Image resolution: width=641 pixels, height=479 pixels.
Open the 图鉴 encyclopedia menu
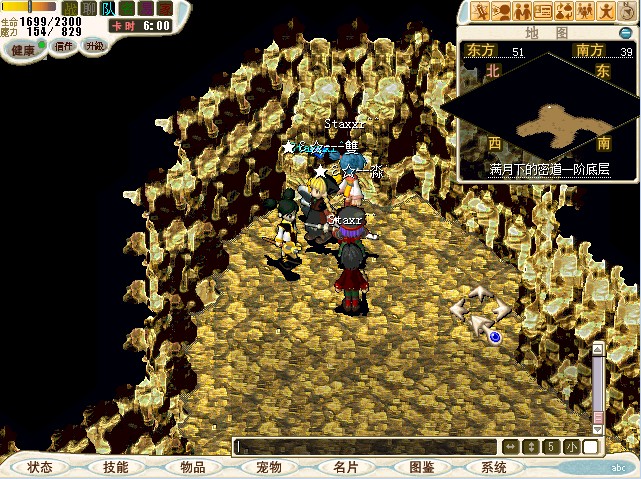click(421, 467)
